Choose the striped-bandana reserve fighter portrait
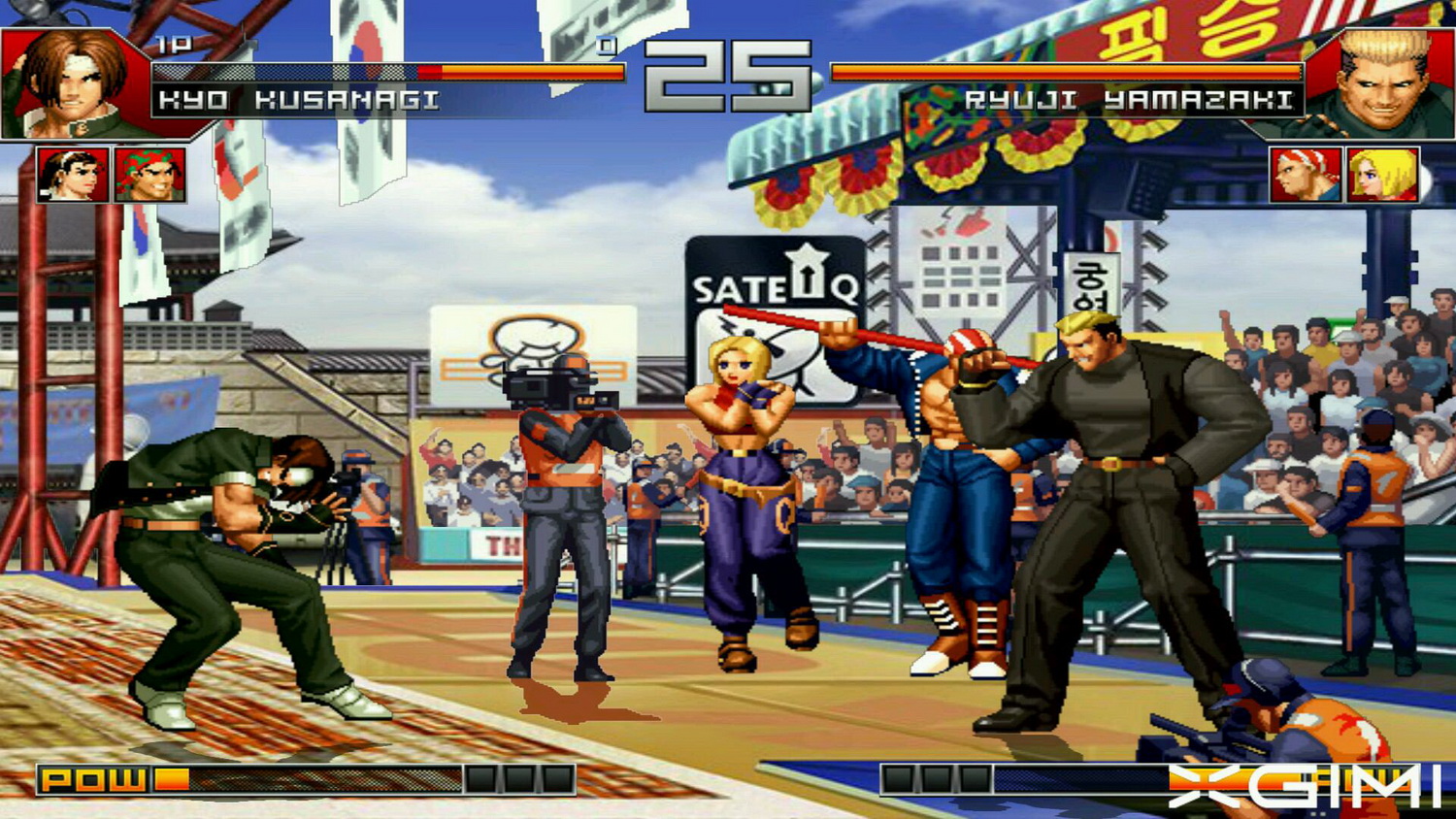 click(x=1306, y=175)
